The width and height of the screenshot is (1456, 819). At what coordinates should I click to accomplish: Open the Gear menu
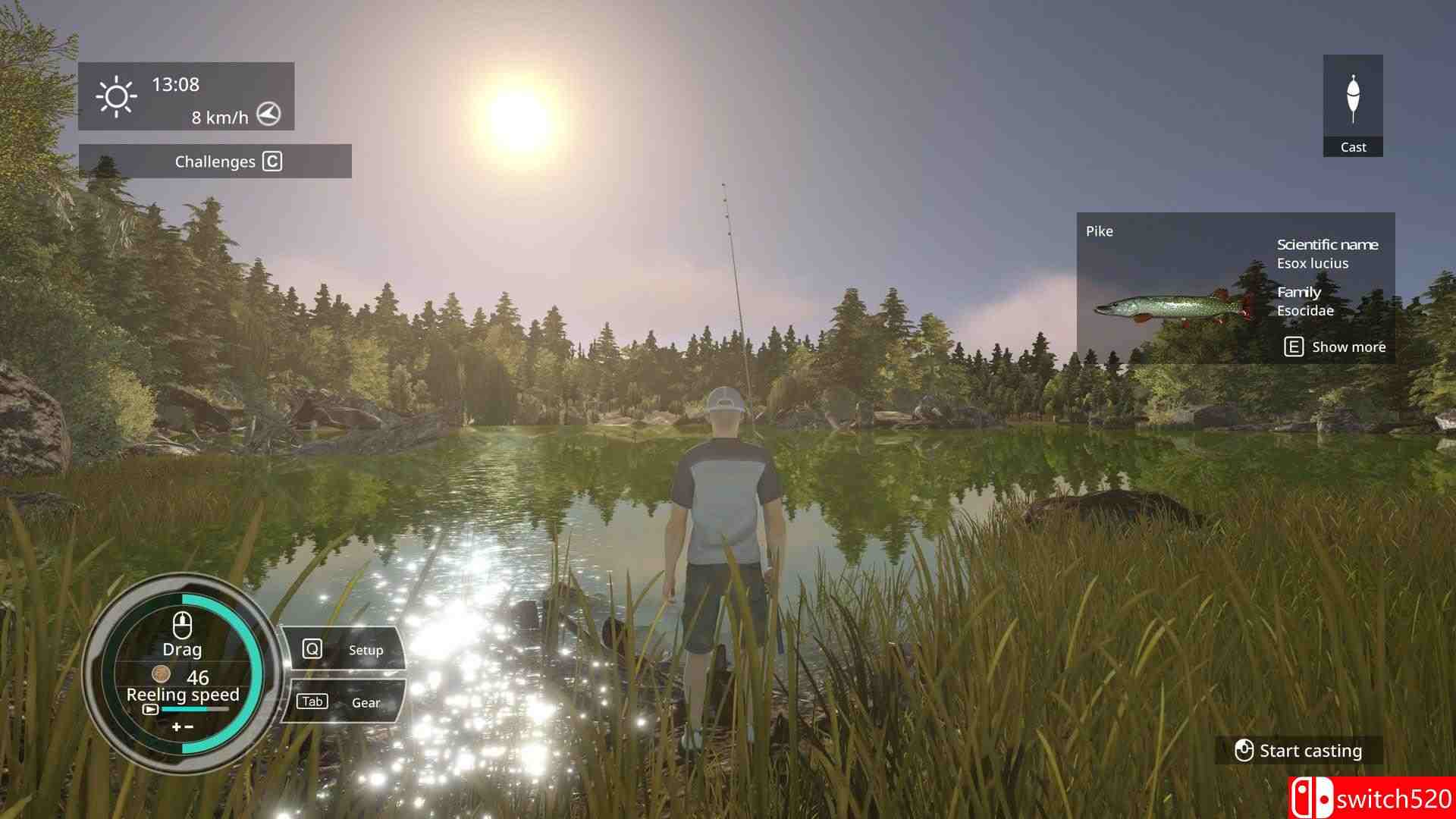pos(366,702)
